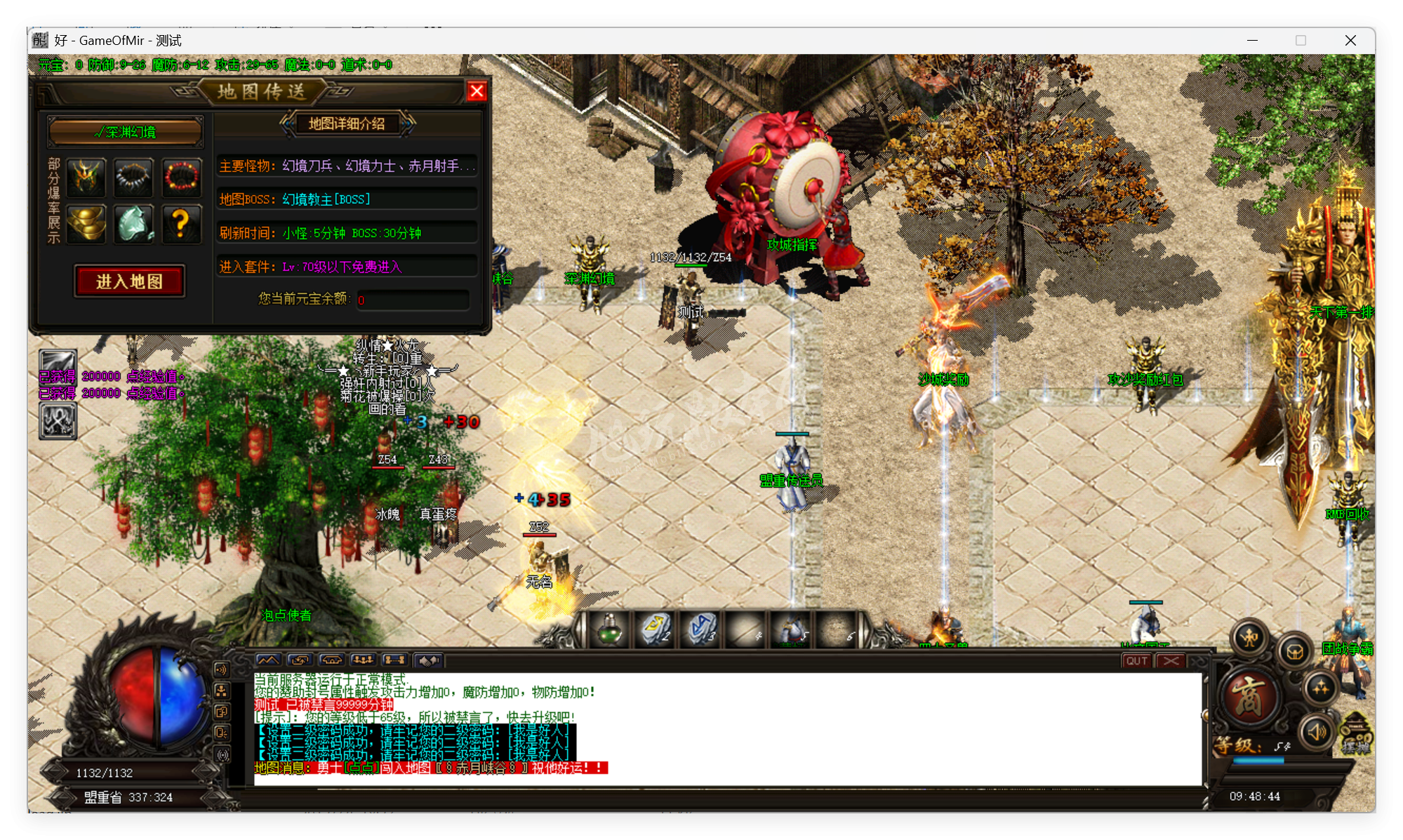This screenshot has width=1403, height=840.
Task: Open the skills three-star icon
Action: pyautogui.click(x=1319, y=688)
